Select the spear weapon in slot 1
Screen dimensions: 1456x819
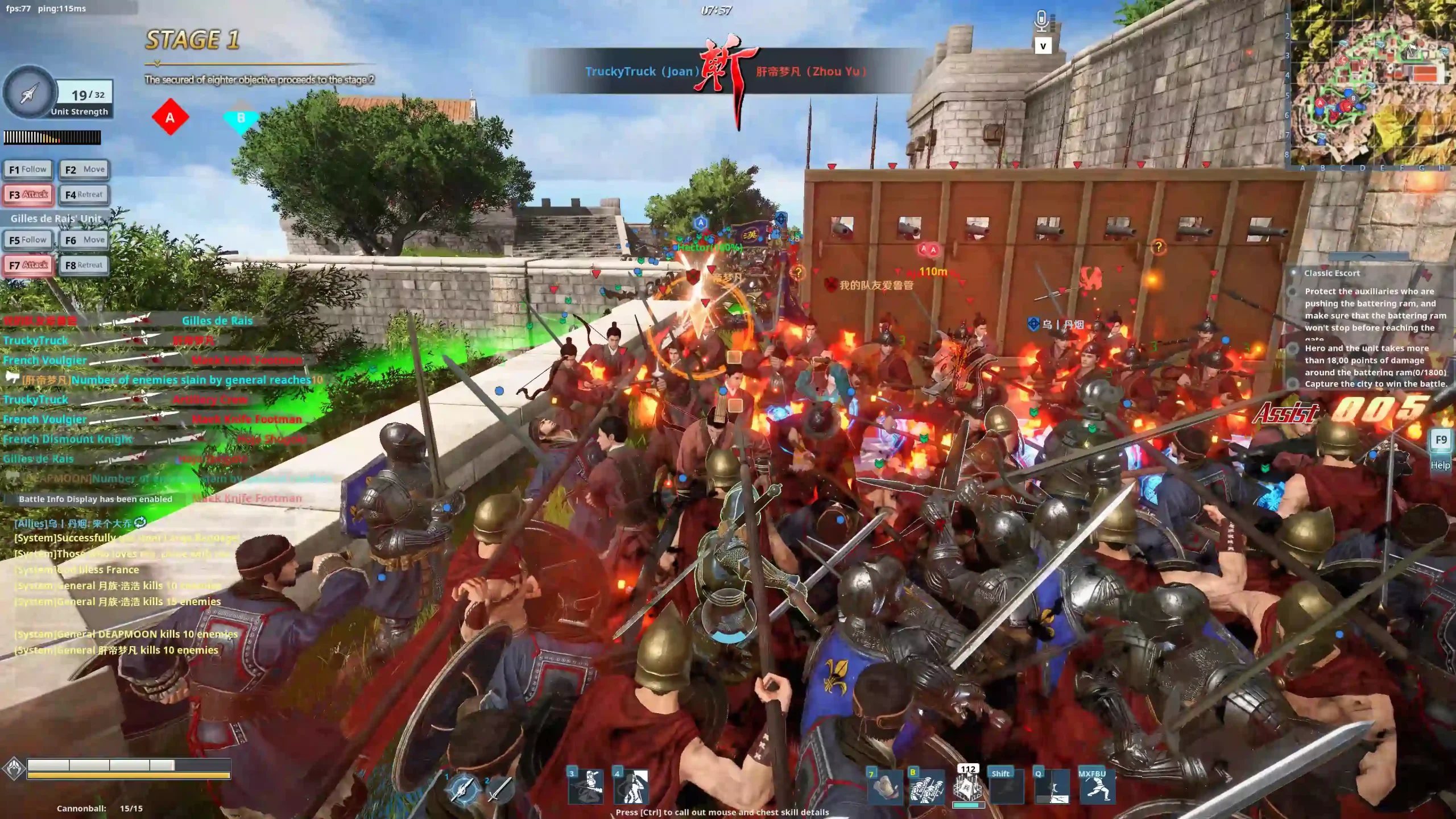coord(462,790)
